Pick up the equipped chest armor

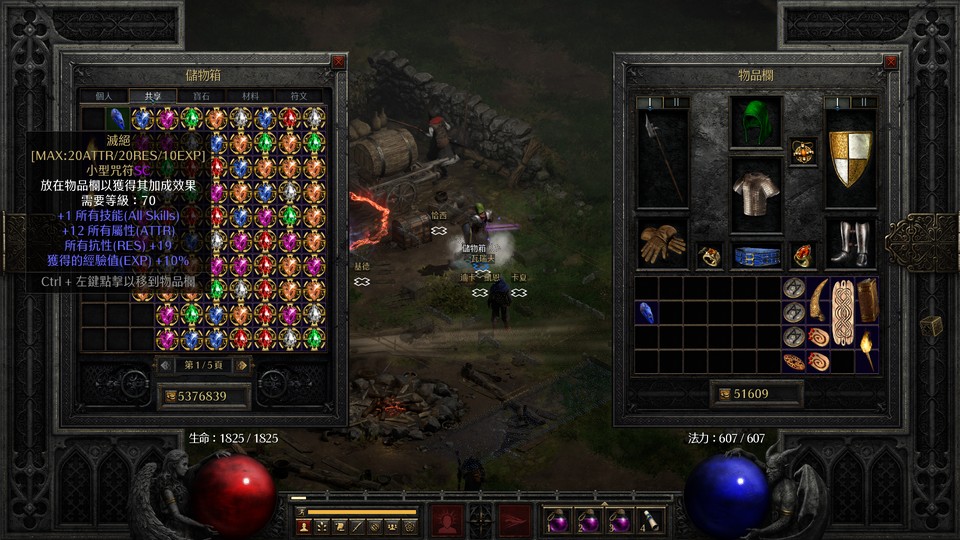(755, 192)
